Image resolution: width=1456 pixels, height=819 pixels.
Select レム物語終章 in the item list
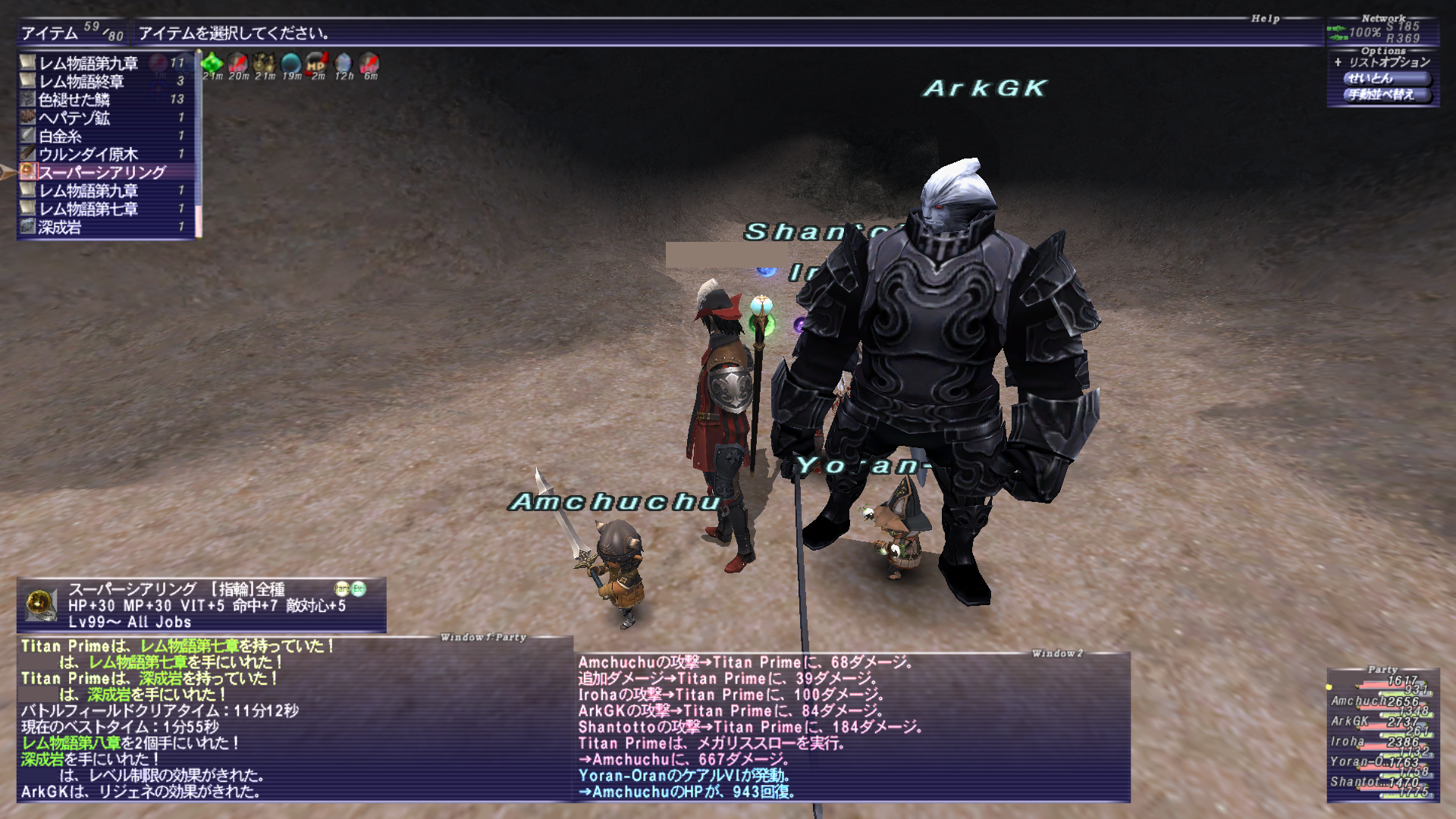click(x=81, y=81)
